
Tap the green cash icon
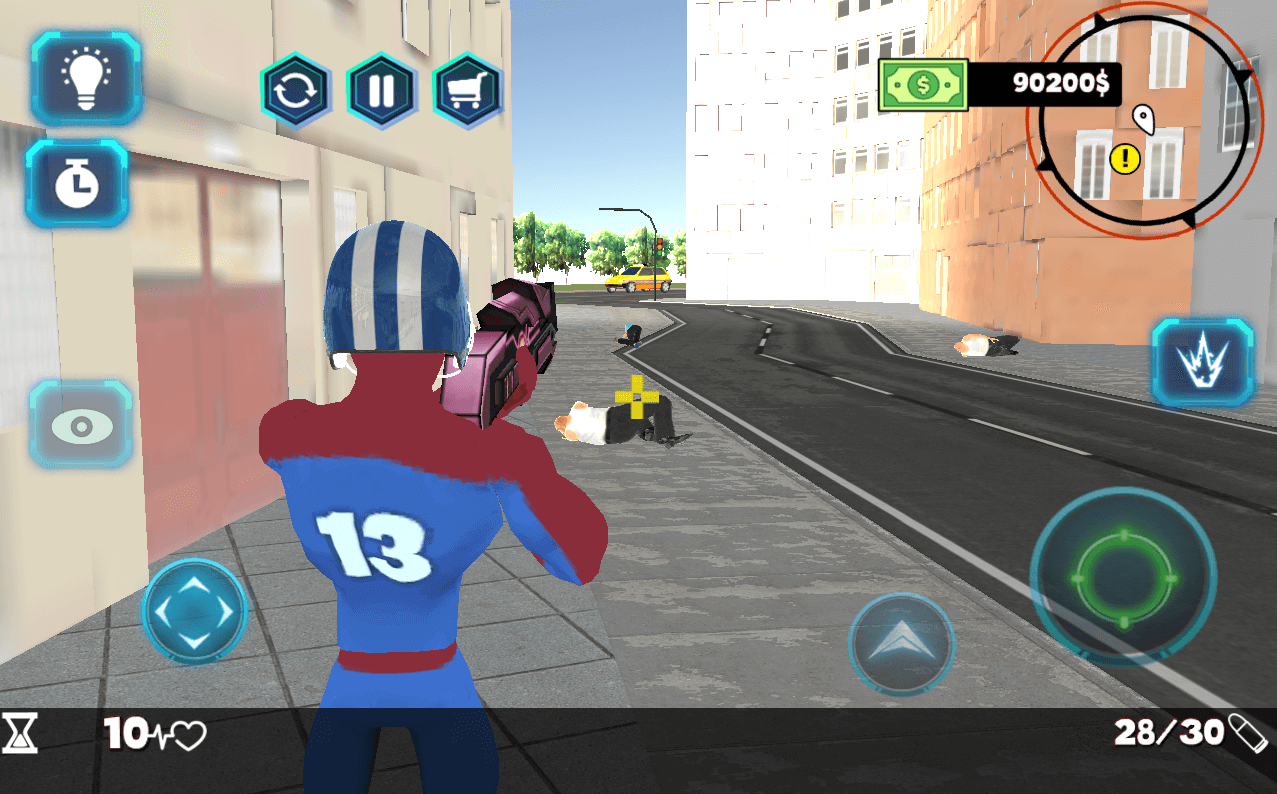tap(923, 85)
